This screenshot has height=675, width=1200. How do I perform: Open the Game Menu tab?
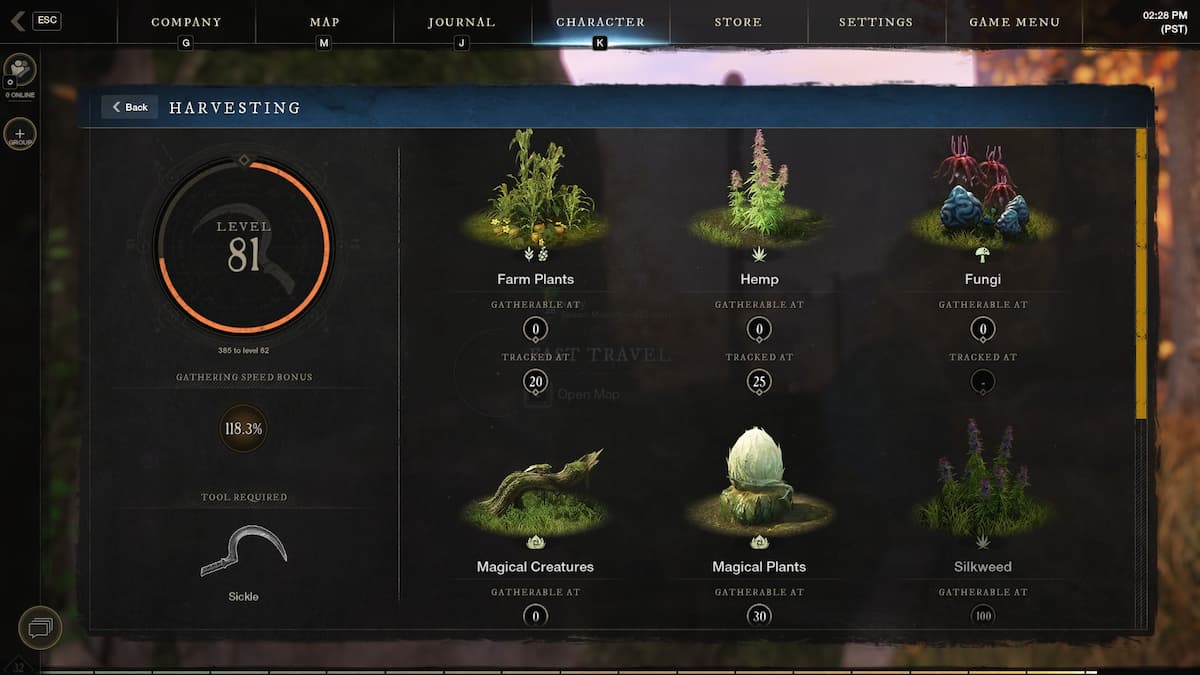pos(1015,22)
